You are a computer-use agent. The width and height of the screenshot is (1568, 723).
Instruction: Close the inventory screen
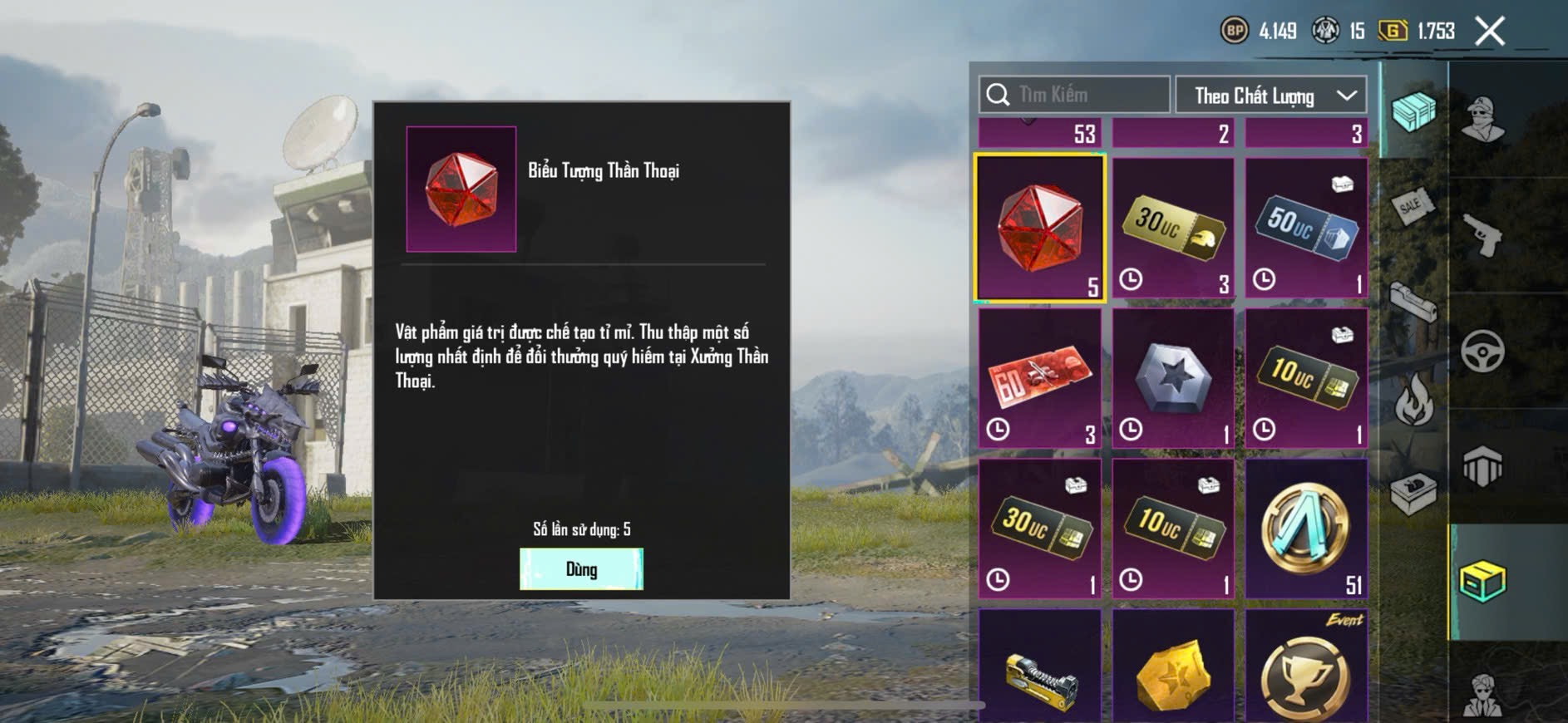pyautogui.click(x=1489, y=32)
